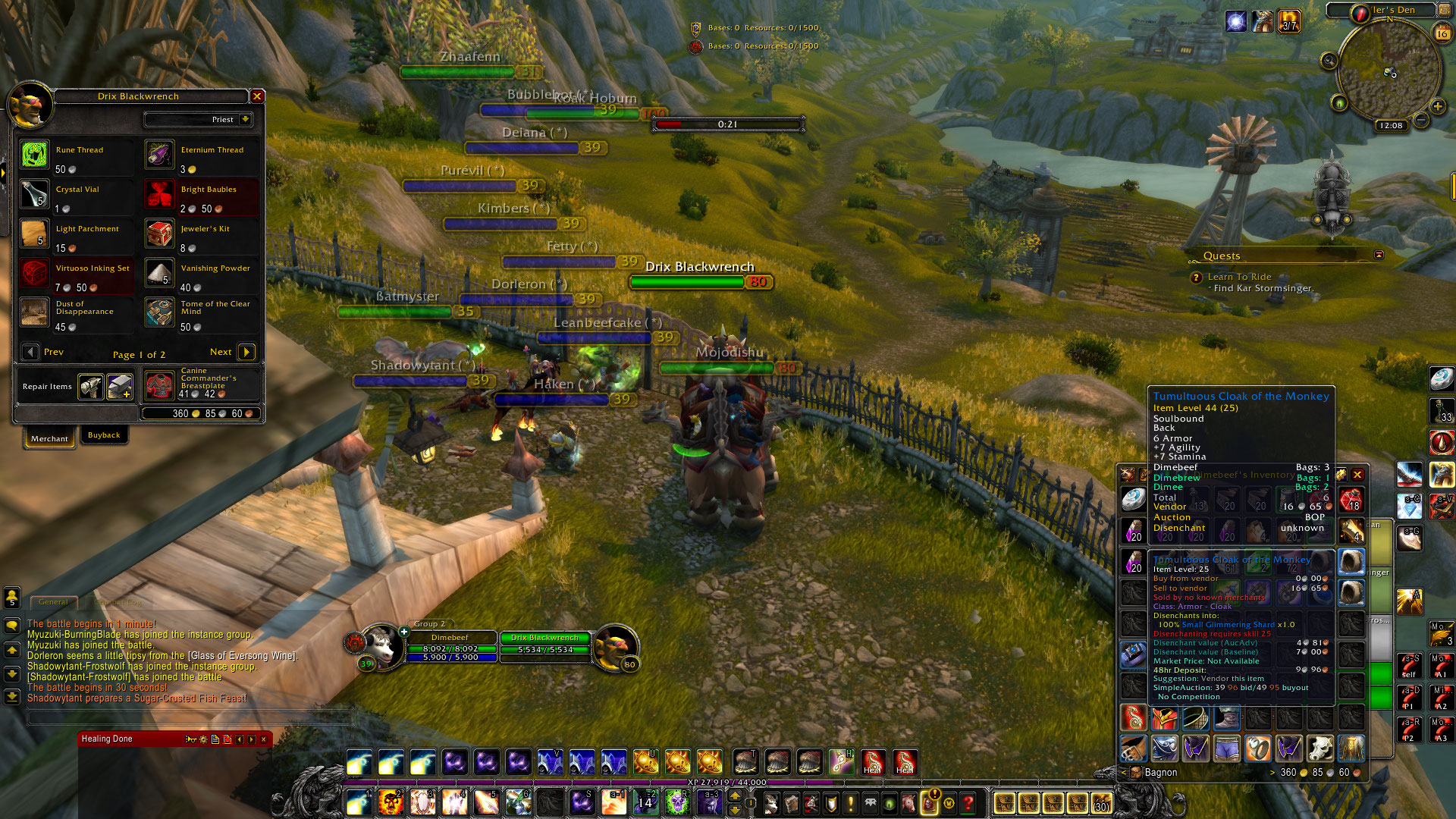Screen dimensions: 1456x819
Task: Zoom in the minimap with the plus button
Action: pyautogui.click(x=1437, y=106)
